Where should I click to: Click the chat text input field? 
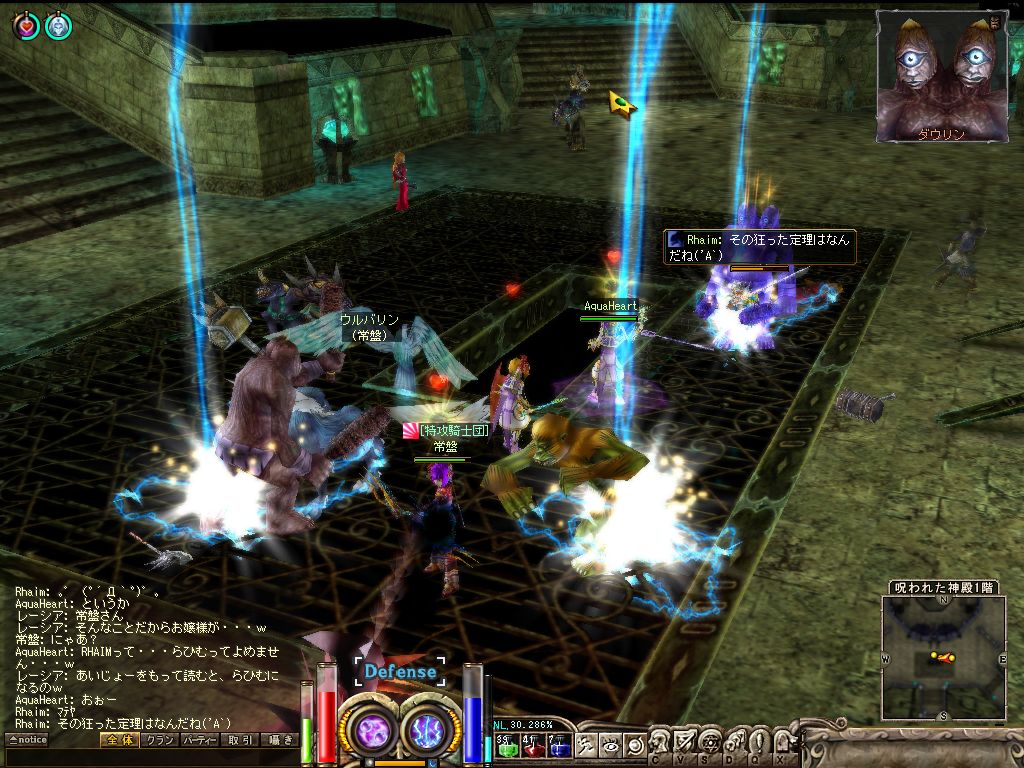(150, 758)
